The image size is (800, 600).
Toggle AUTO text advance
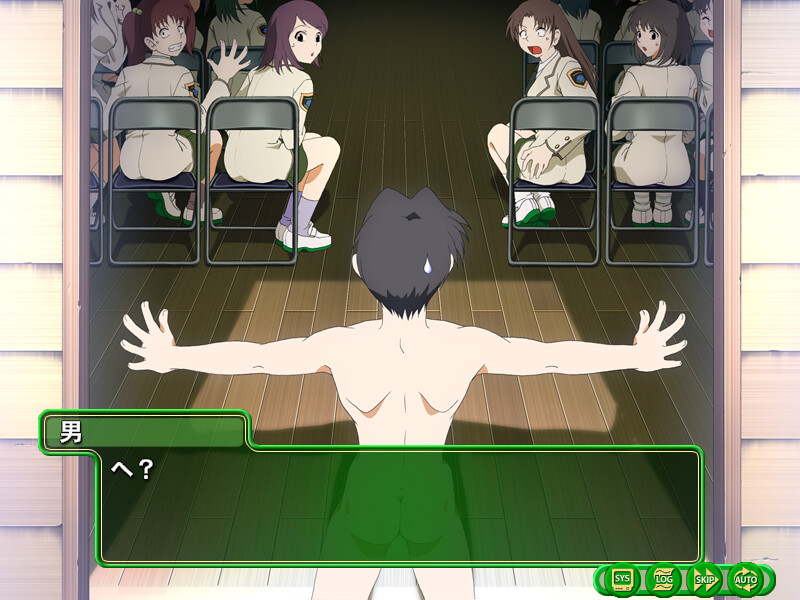click(x=746, y=579)
